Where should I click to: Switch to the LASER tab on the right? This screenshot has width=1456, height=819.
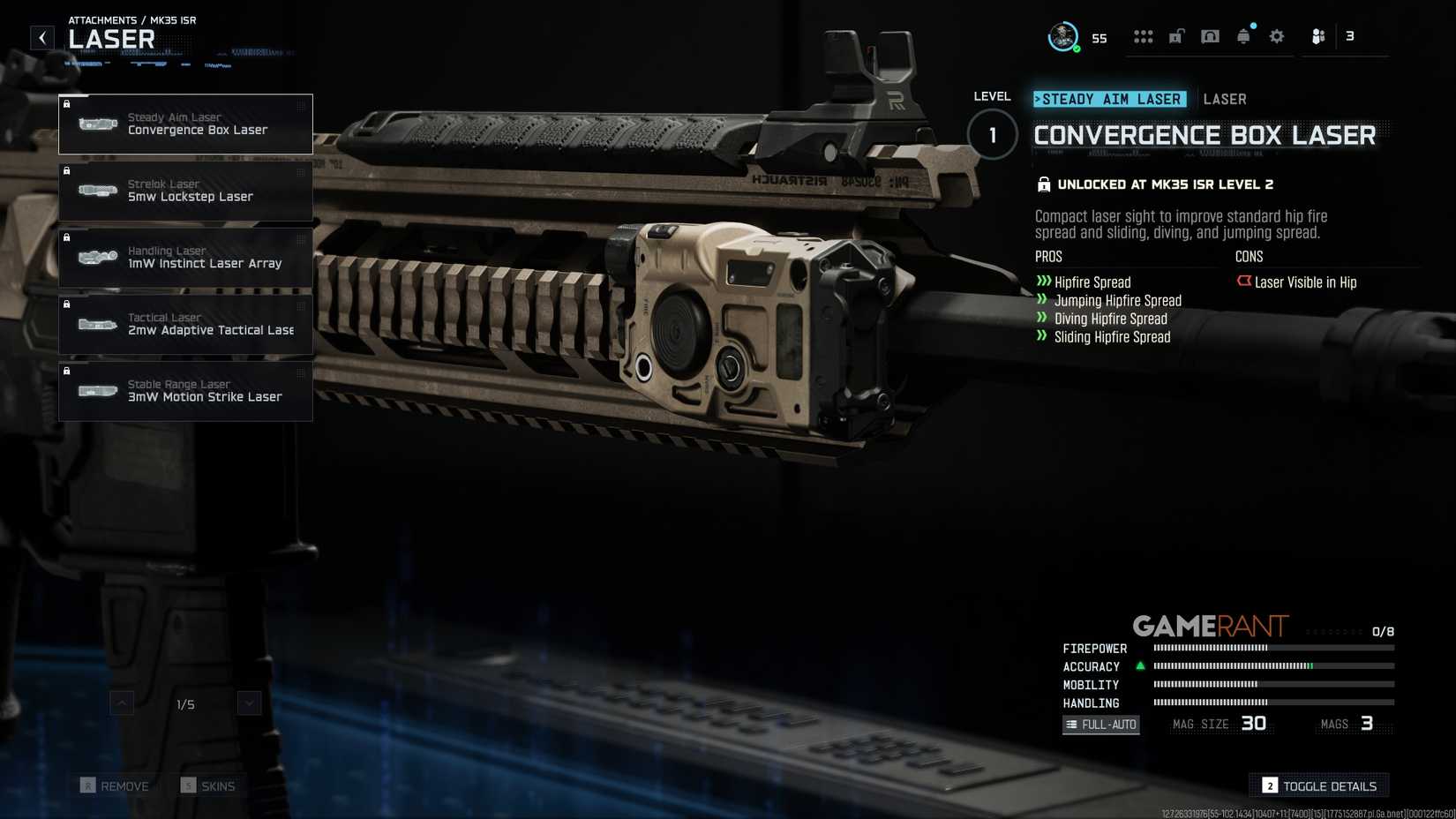(x=1225, y=99)
